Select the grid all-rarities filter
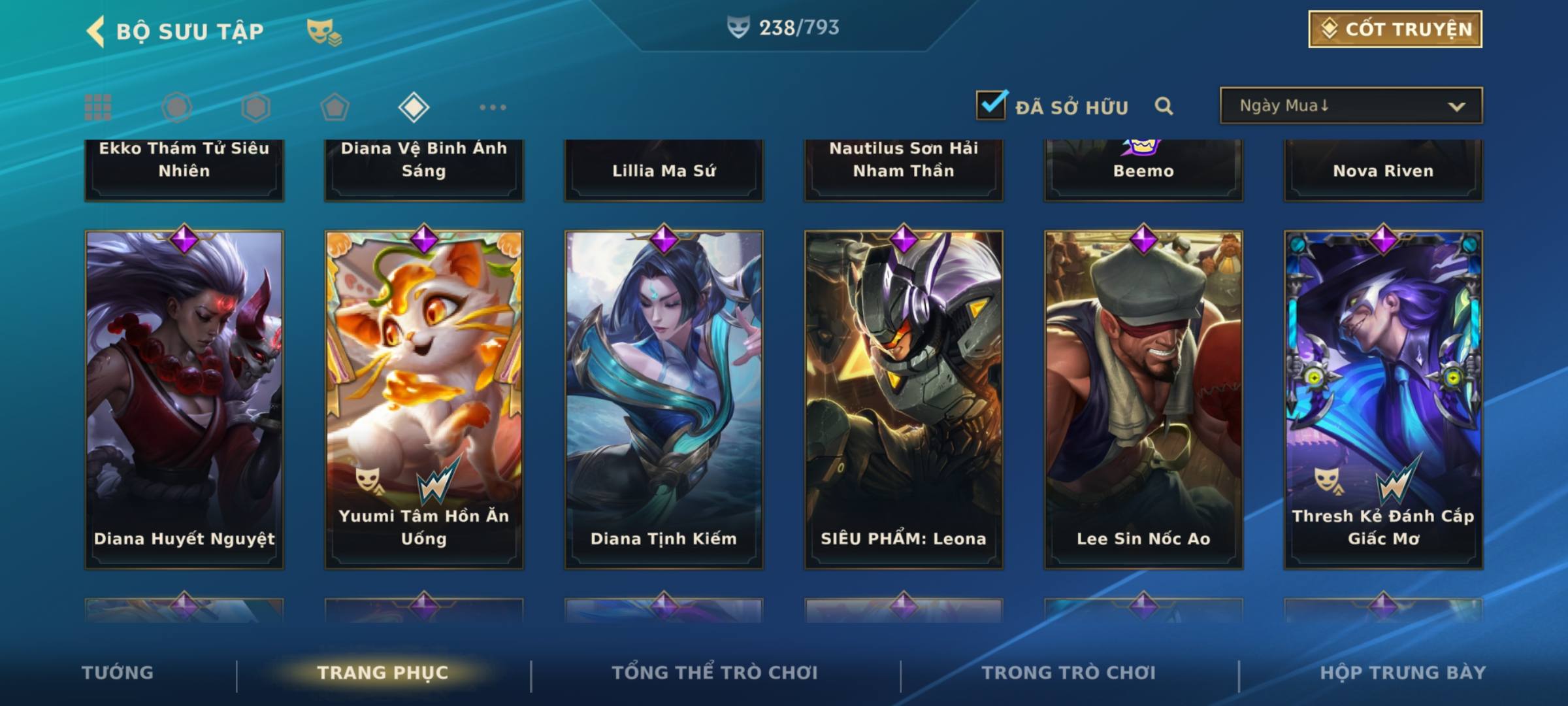 (98, 107)
